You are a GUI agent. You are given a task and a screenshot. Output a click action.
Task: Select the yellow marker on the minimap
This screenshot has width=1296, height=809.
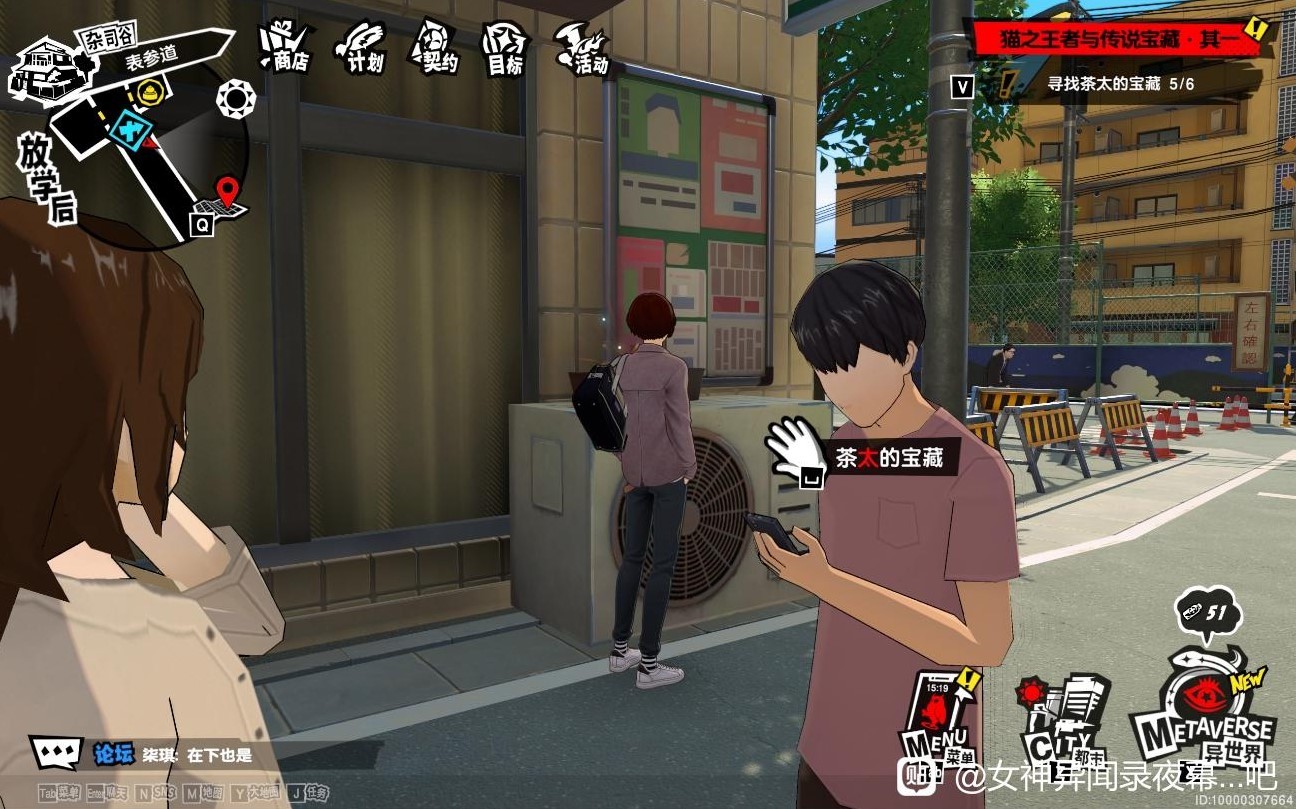(150, 92)
